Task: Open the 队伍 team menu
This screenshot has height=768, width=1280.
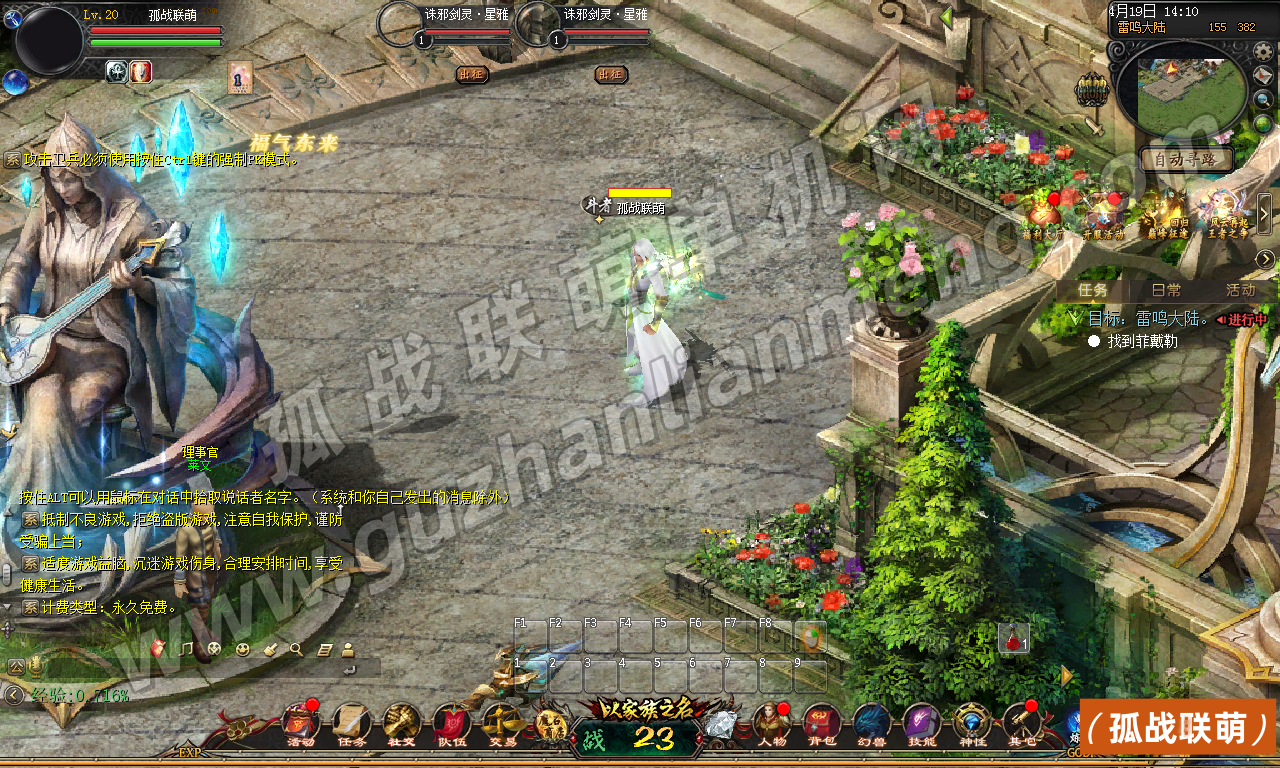Action: [x=452, y=724]
